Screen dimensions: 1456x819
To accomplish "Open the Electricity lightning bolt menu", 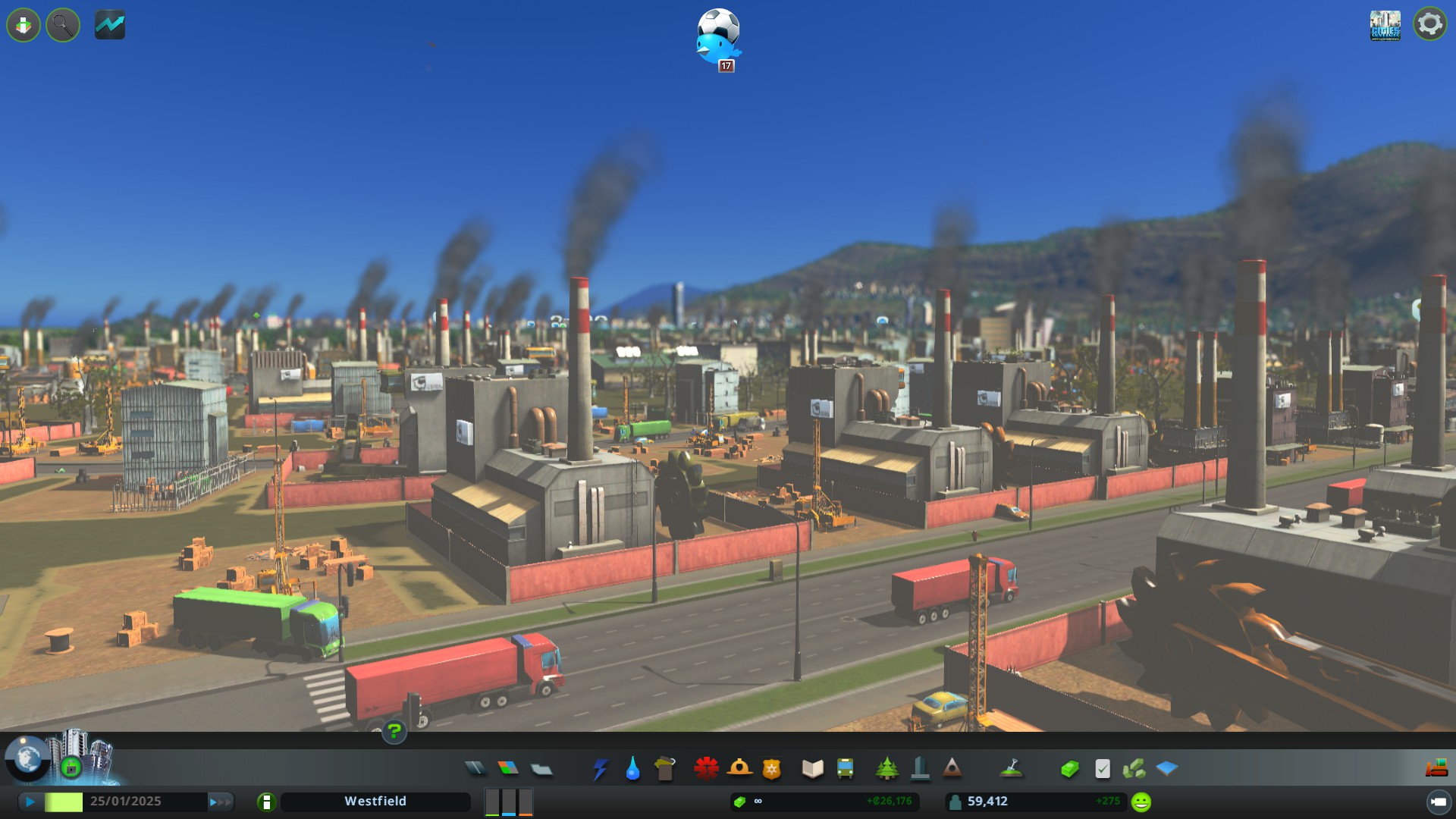I will pyautogui.click(x=600, y=769).
